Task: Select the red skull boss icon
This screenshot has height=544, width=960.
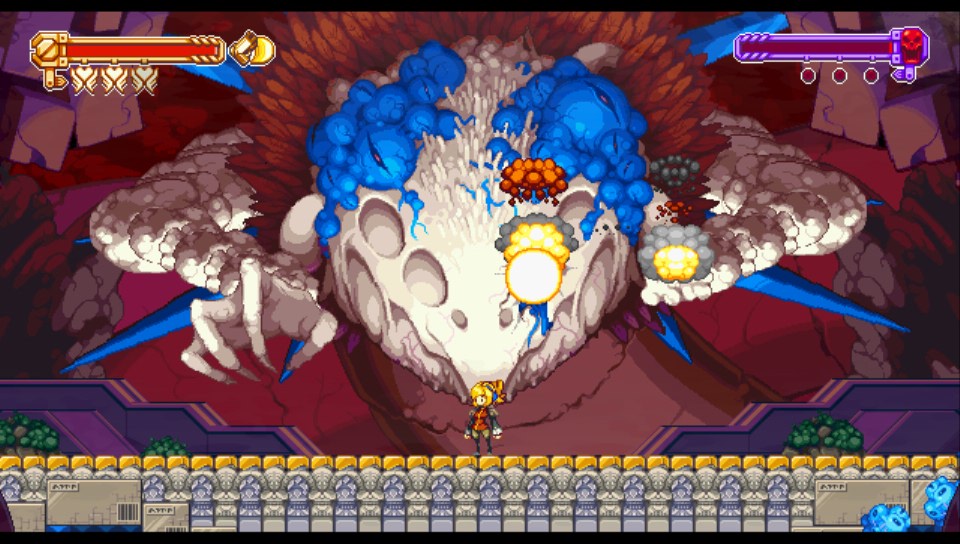Action: click(x=912, y=44)
